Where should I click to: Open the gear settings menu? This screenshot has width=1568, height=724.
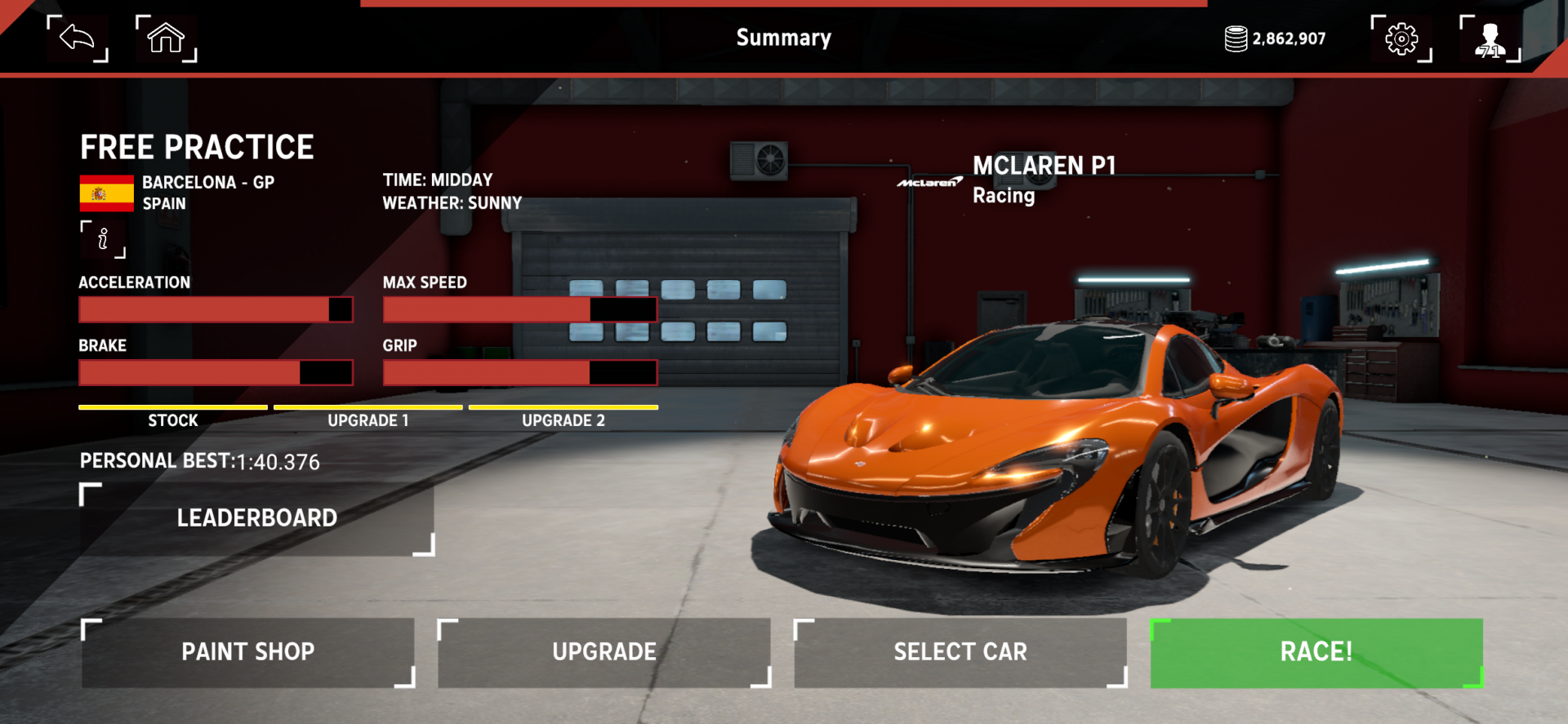[1401, 38]
